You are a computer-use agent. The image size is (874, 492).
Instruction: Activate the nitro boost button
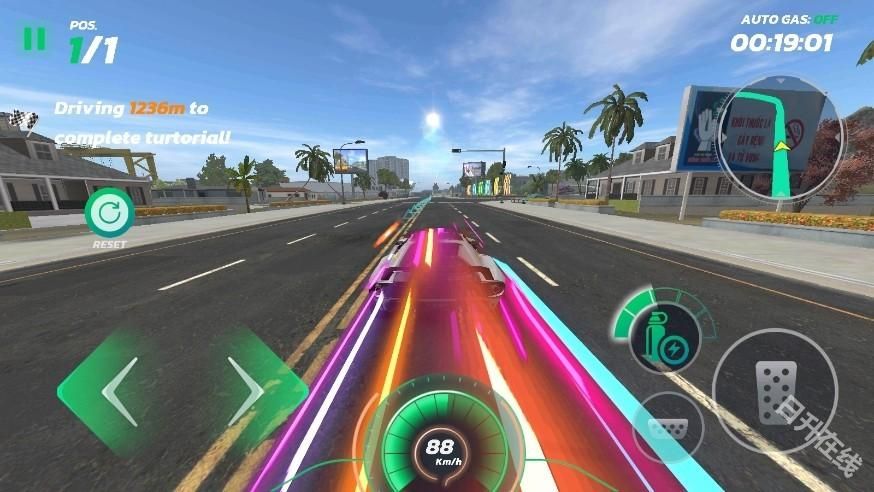click(663, 332)
